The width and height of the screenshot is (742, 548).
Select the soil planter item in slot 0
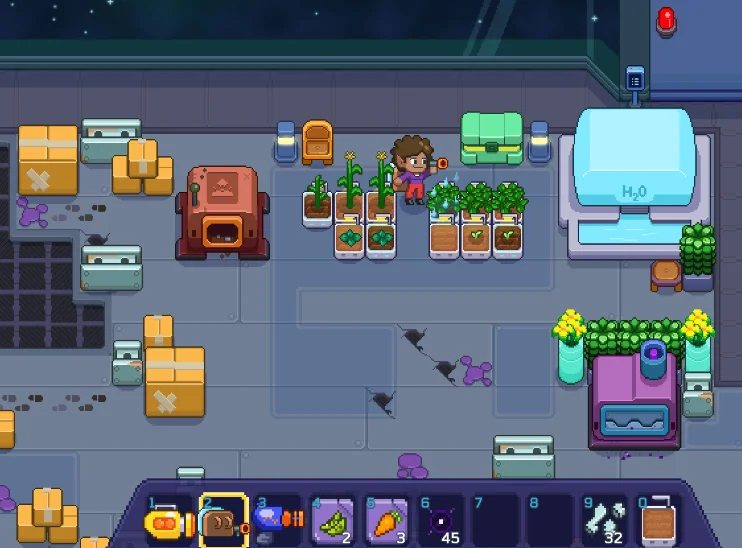click(x=658, y=522)
